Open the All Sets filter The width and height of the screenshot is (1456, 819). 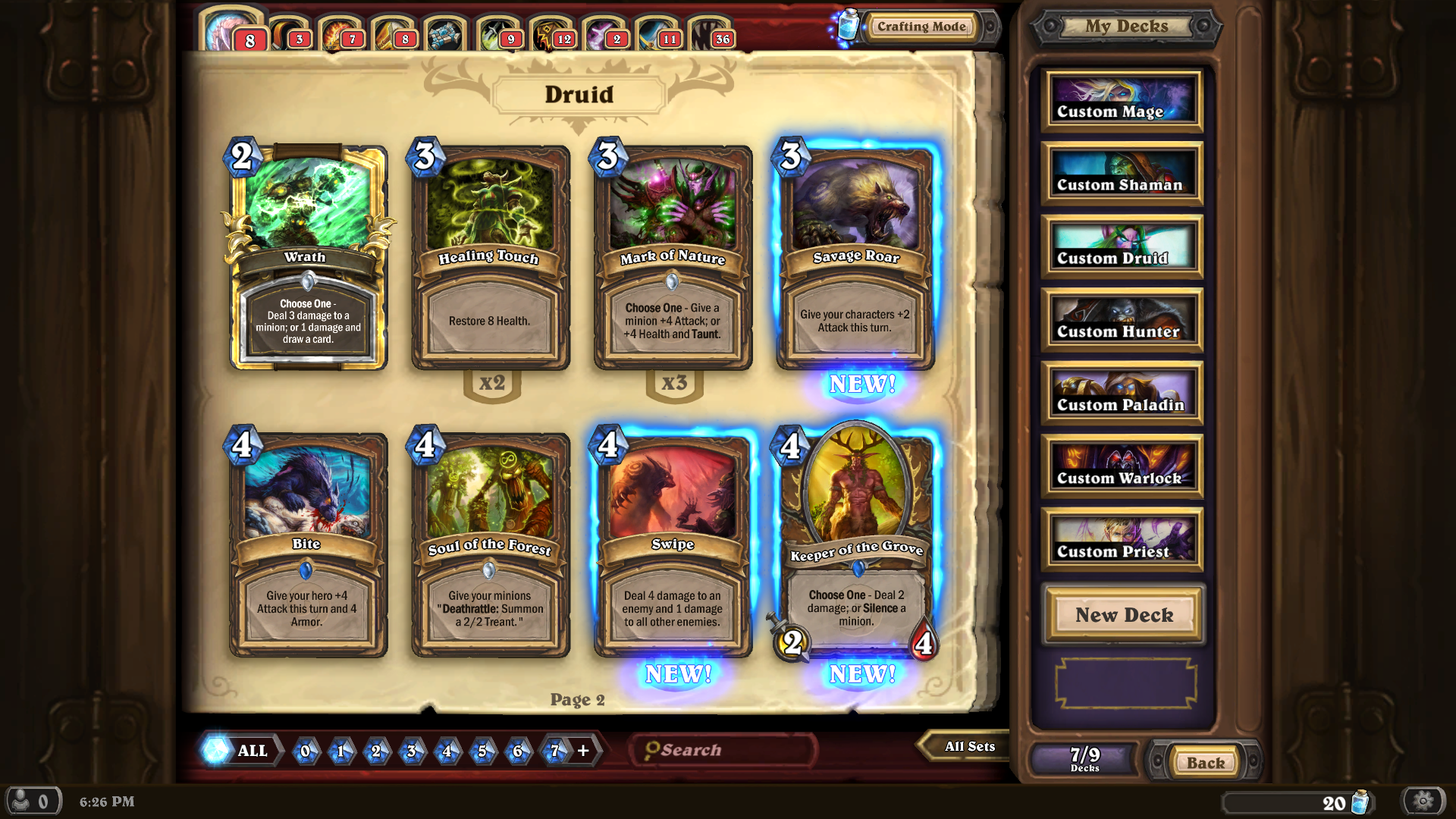click(x=968, y=746)
